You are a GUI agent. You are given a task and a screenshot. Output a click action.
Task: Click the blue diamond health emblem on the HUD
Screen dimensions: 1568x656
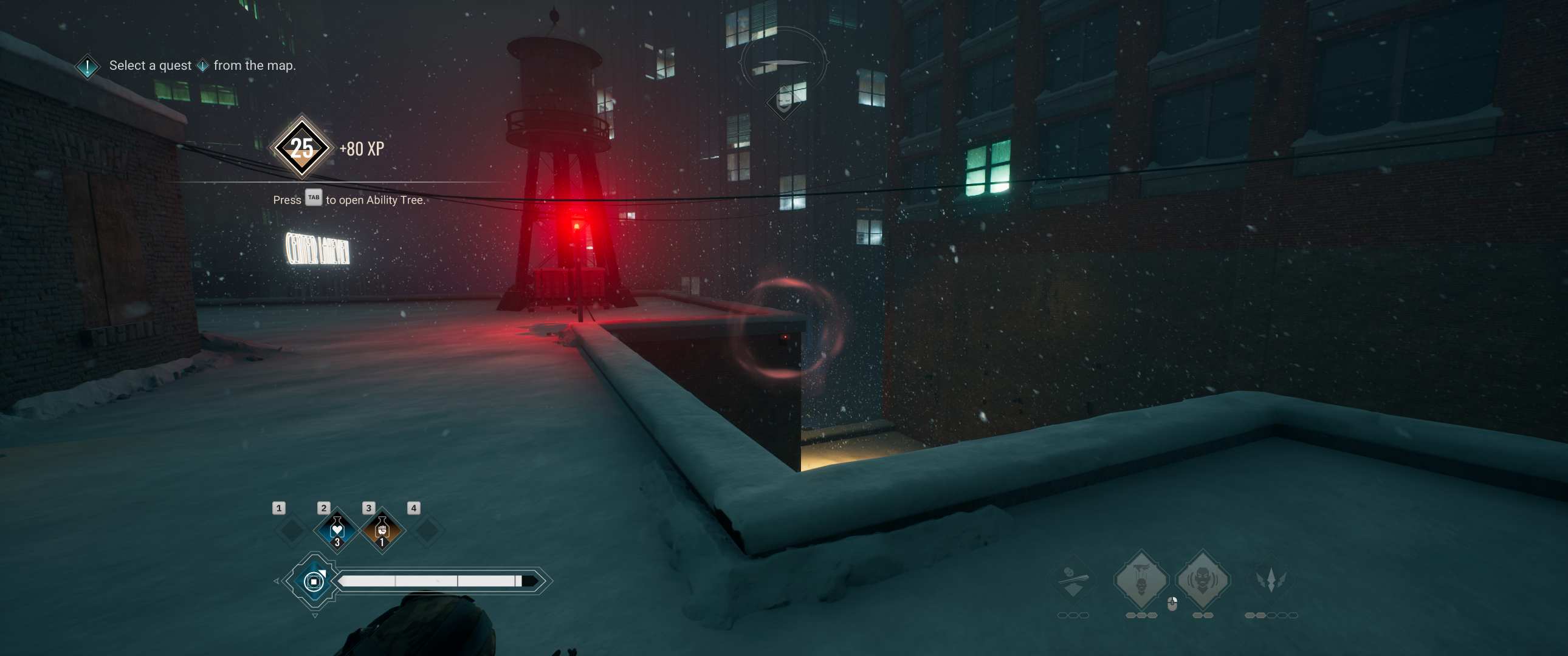tap(314, 583)
